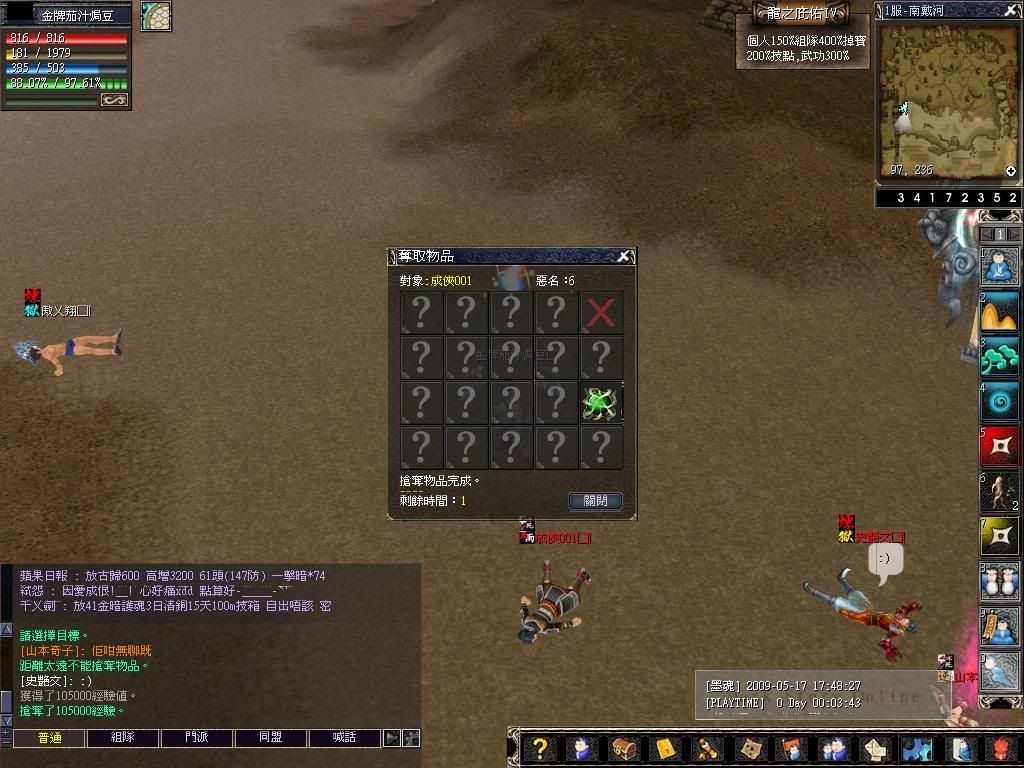The width and height of the screenshot is (1024, 768).
Task: Switch to the 同盟 chat channel
Action: [x=271, y=738]
